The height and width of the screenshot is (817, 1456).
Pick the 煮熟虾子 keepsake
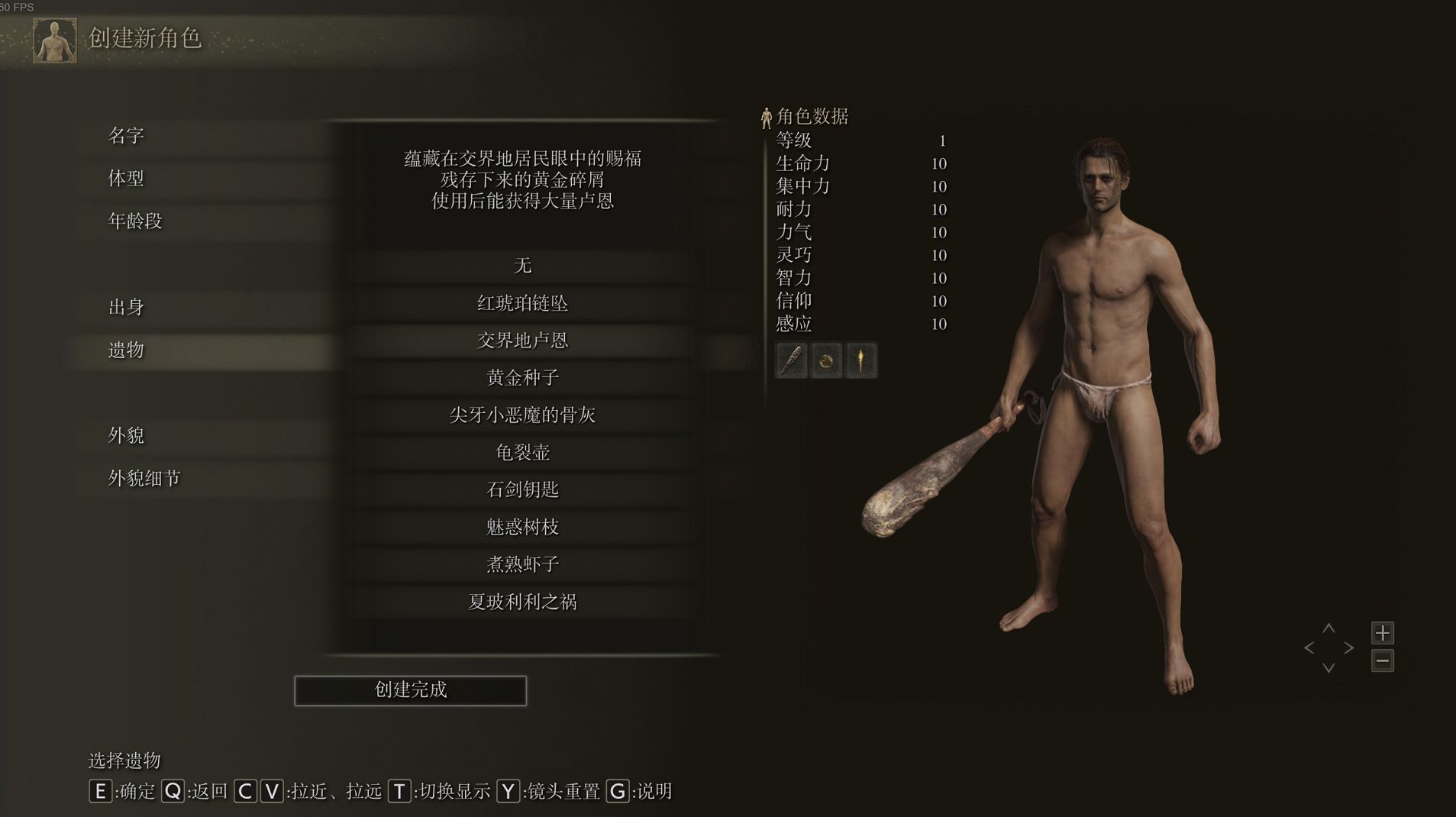point(522,564)
